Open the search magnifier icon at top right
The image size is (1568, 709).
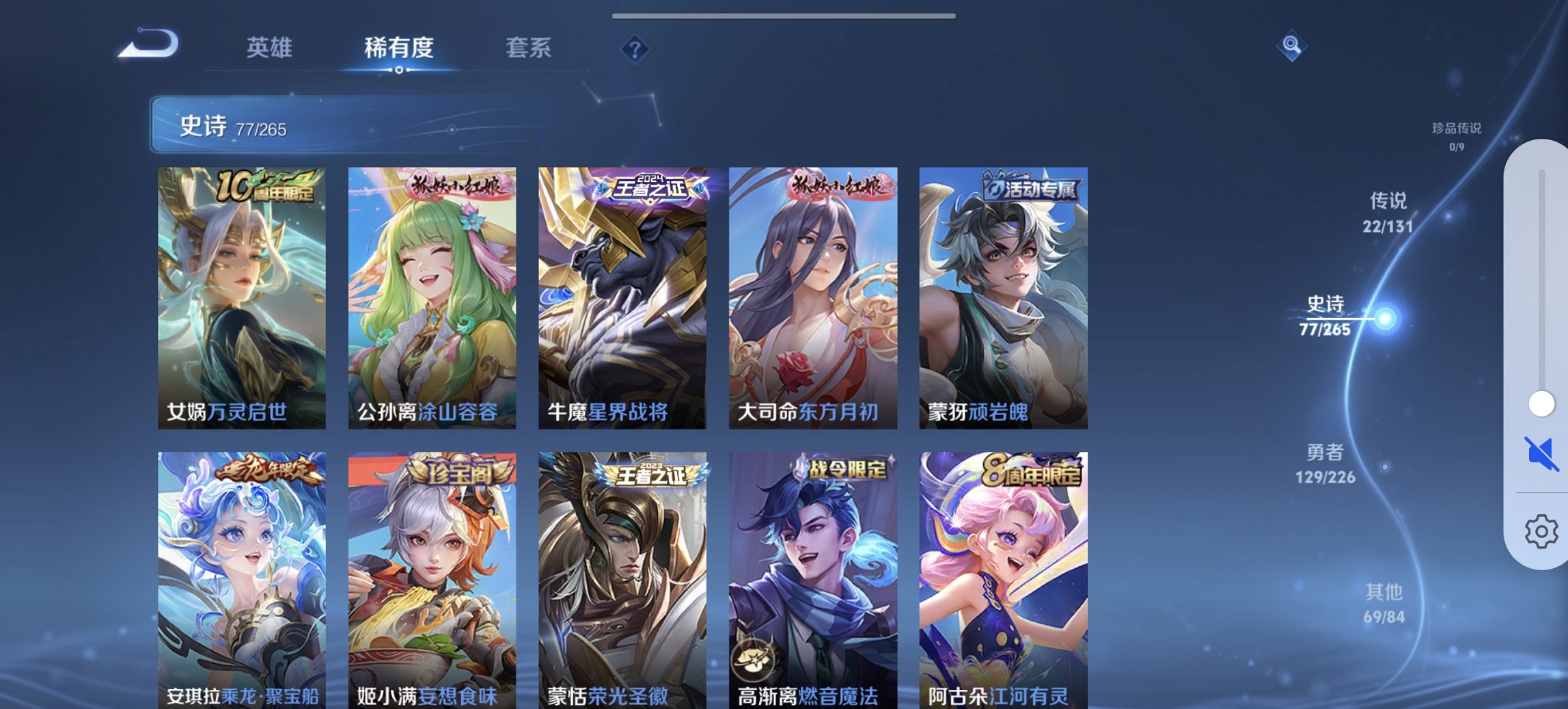click(x=1291, y=46)
